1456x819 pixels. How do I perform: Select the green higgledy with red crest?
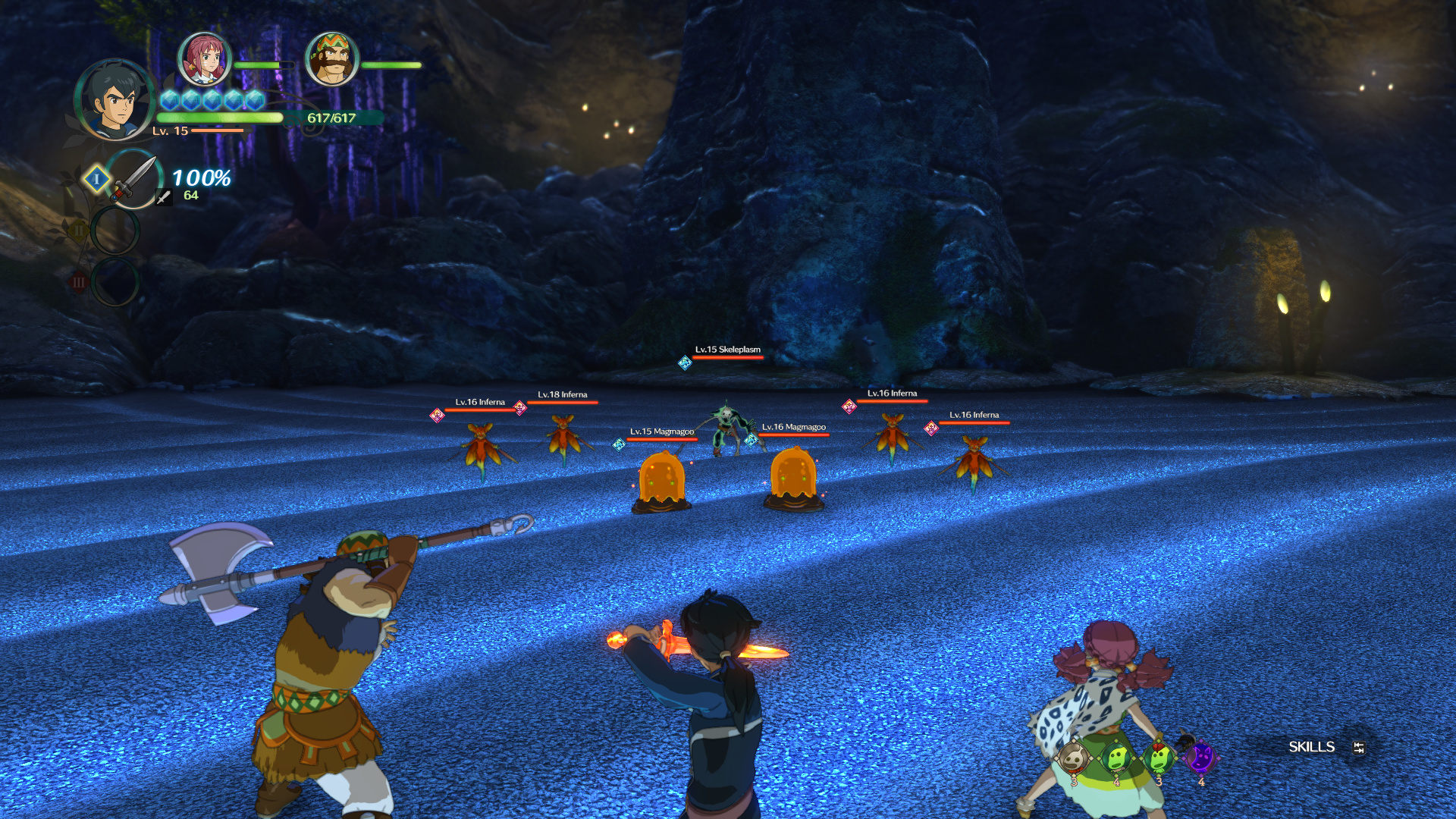pos(1159,757)
